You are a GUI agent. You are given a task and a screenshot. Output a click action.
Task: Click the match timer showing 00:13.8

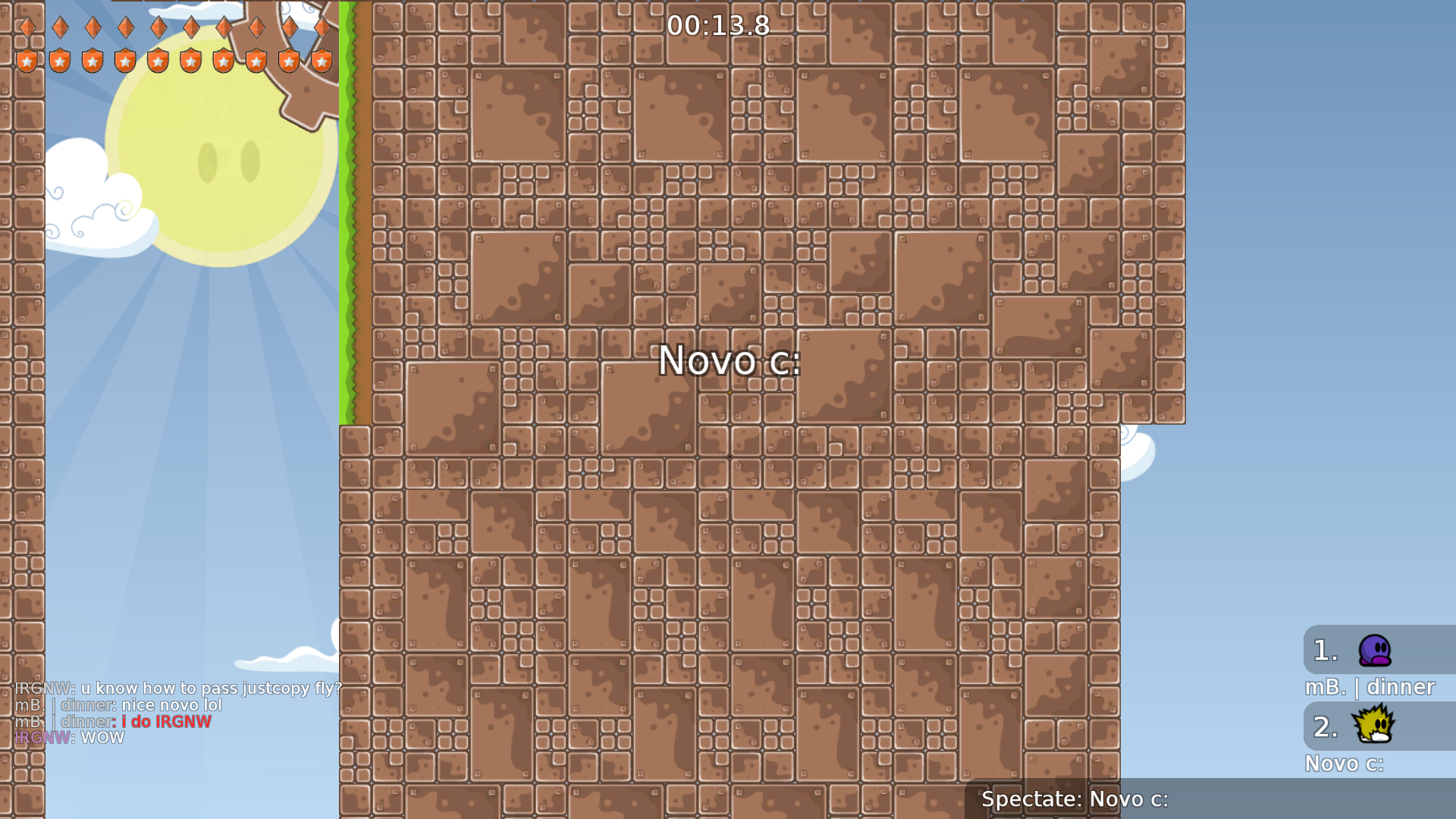point(717,26)
